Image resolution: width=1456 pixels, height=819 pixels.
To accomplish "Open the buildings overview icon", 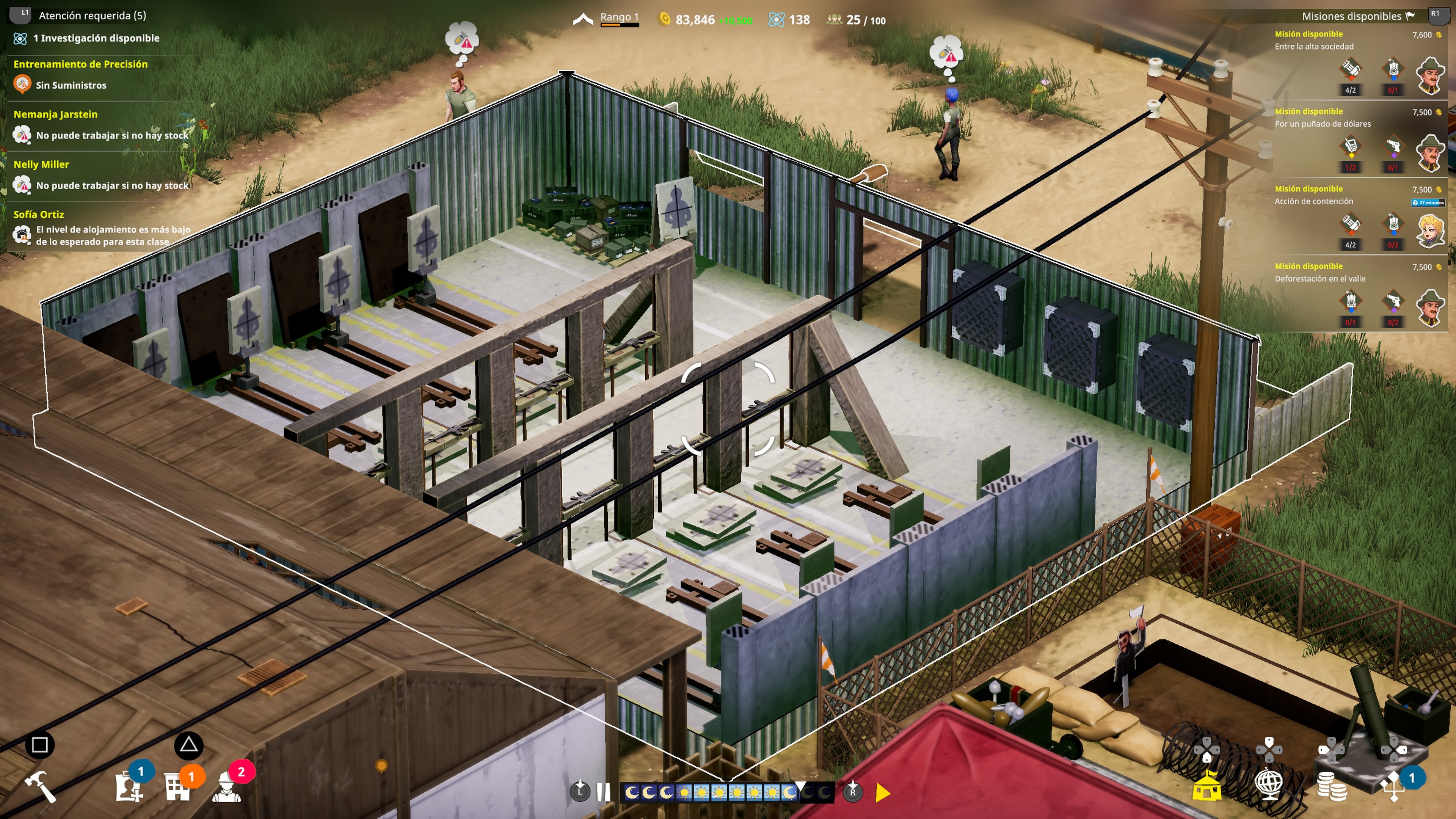I will 177,786.
